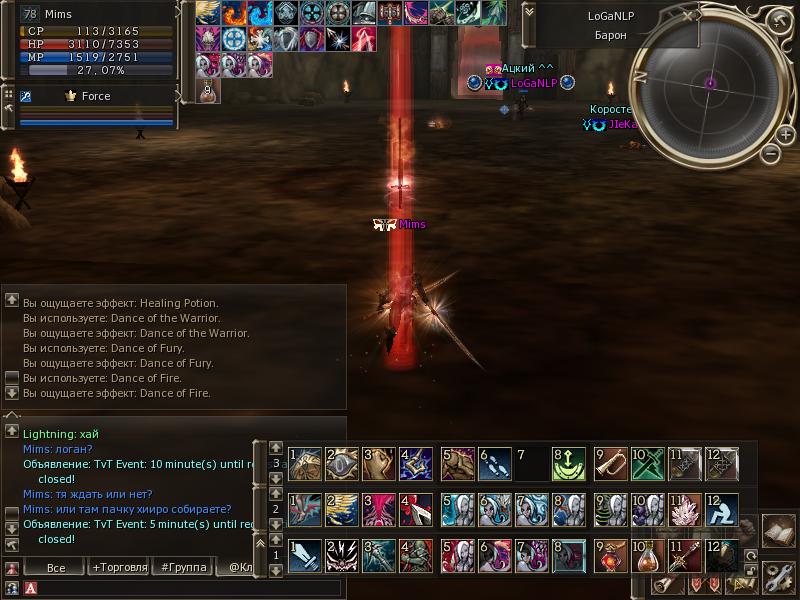Activate the pink crystal skill in slot 11
This screenshot has width=800, height=600.
(x=685, y=509)
